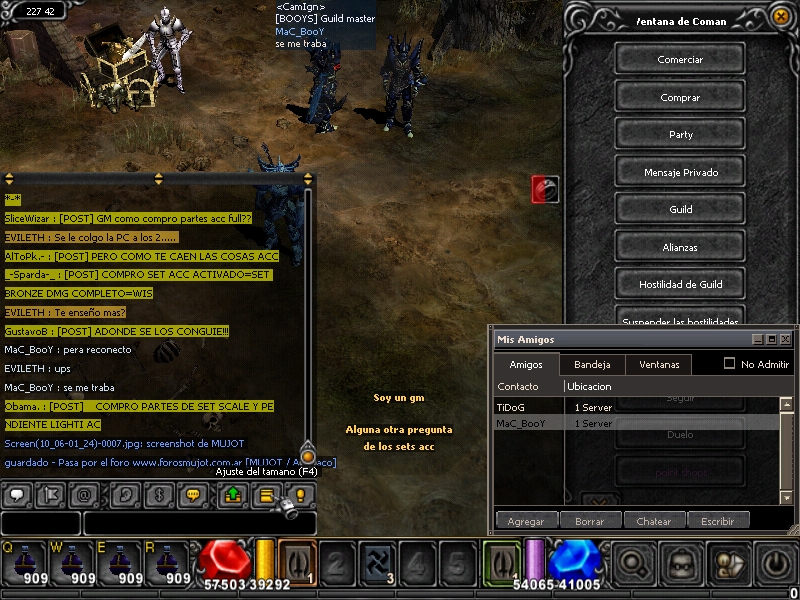Switch to the Bandeja tab

coord(592,364)
